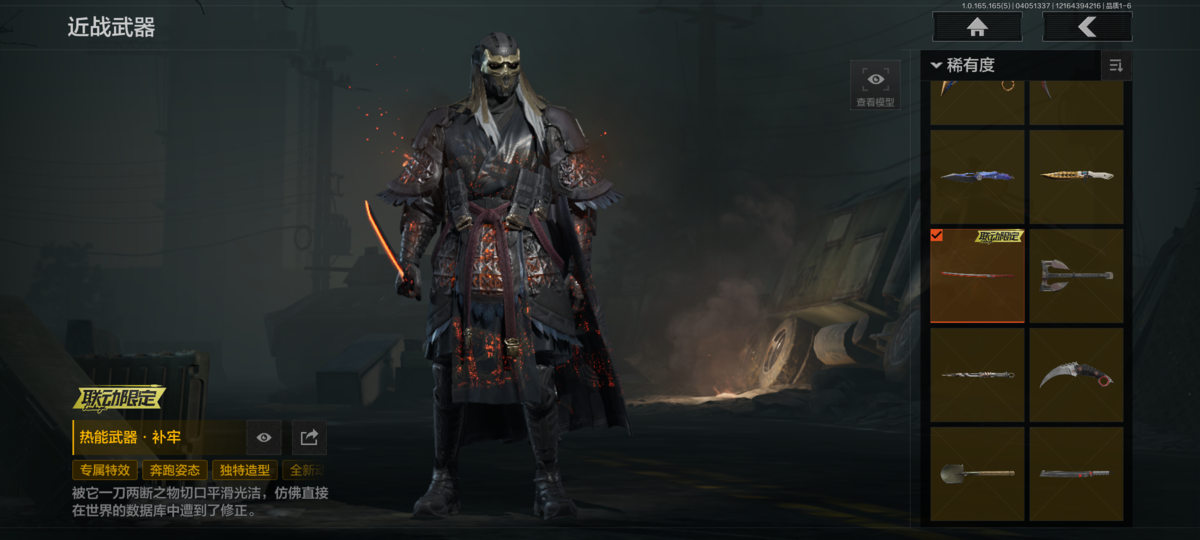Go back with the arrow button
Viewport: 1200px width, 540px height.
point(1087,27)
